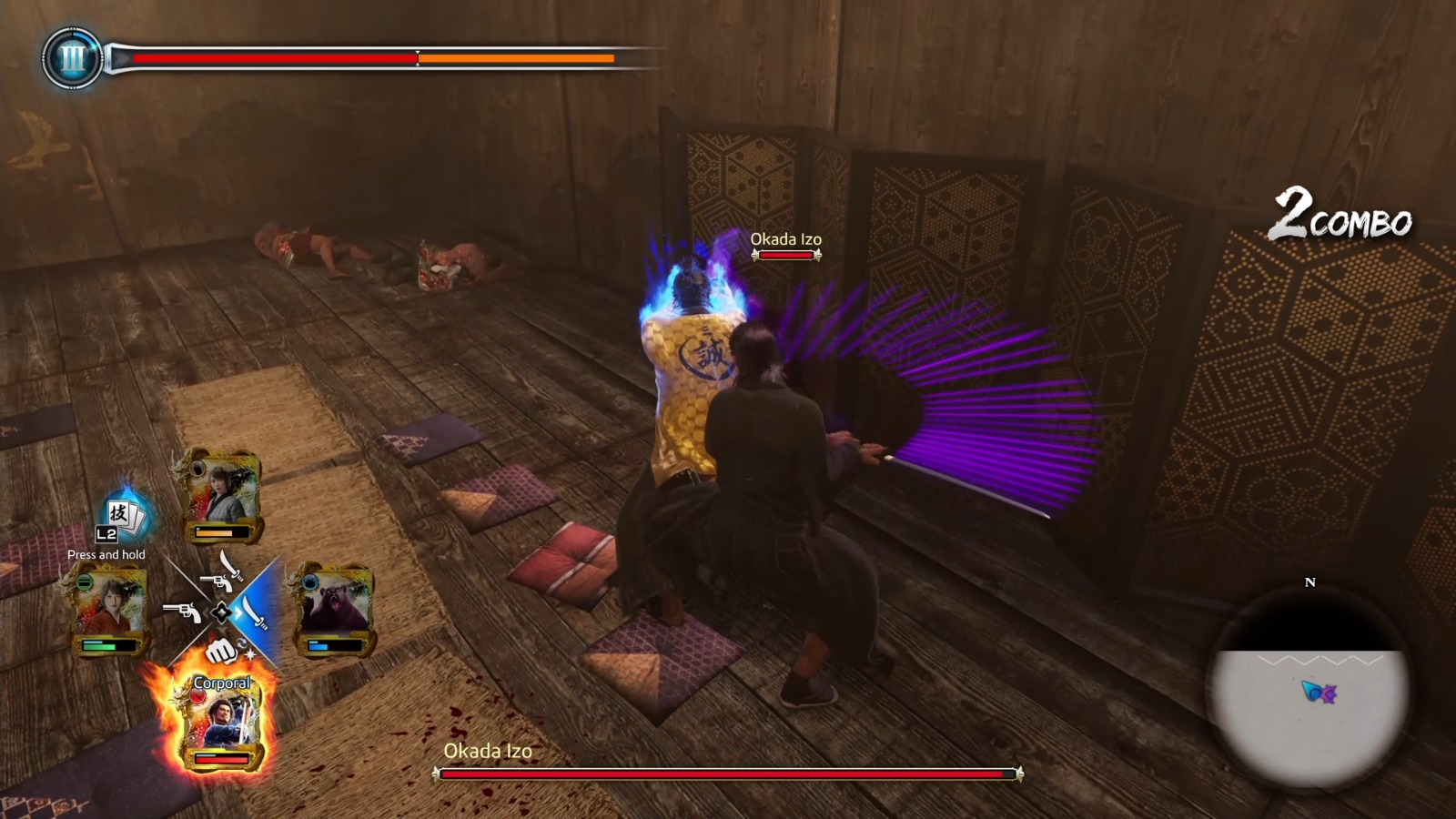Click the Corporal rank label

(x=222, y=683)
